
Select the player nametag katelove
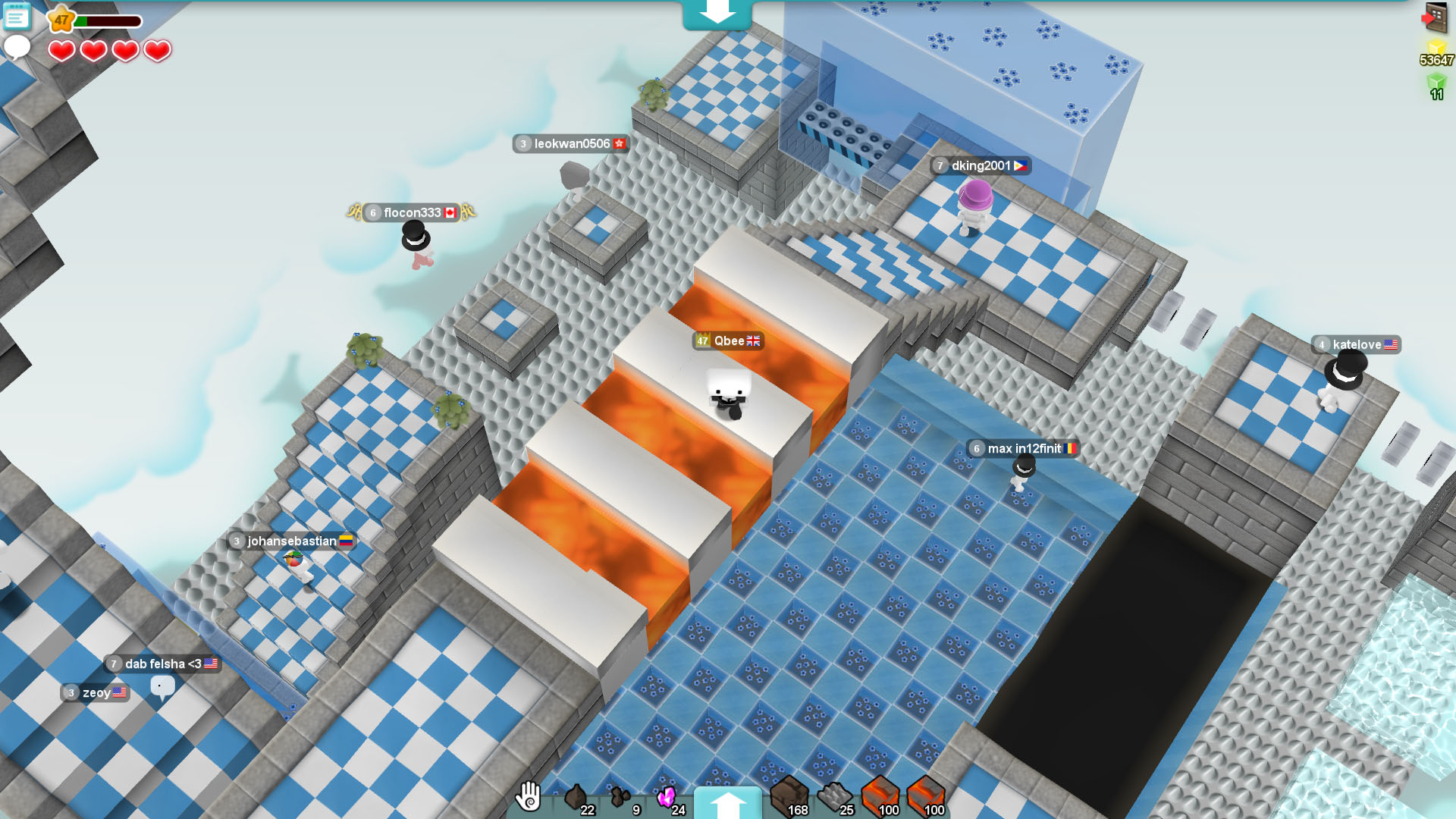click(x=1357, y=345)
